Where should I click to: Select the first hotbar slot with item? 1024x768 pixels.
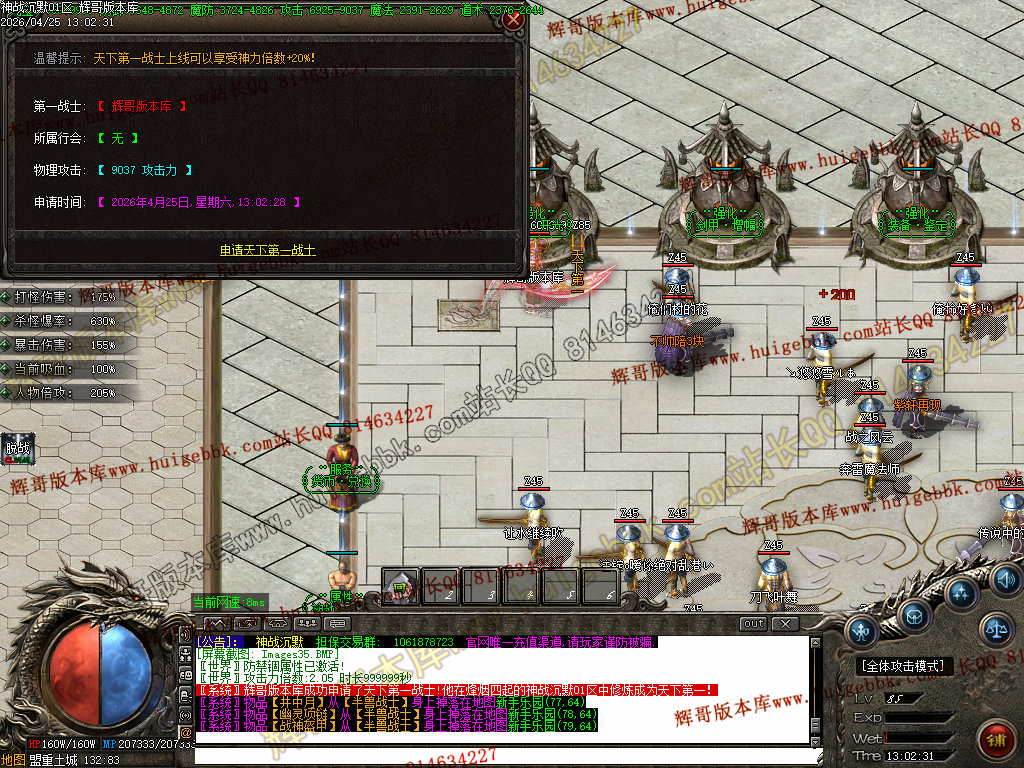[x=400, y=587]
